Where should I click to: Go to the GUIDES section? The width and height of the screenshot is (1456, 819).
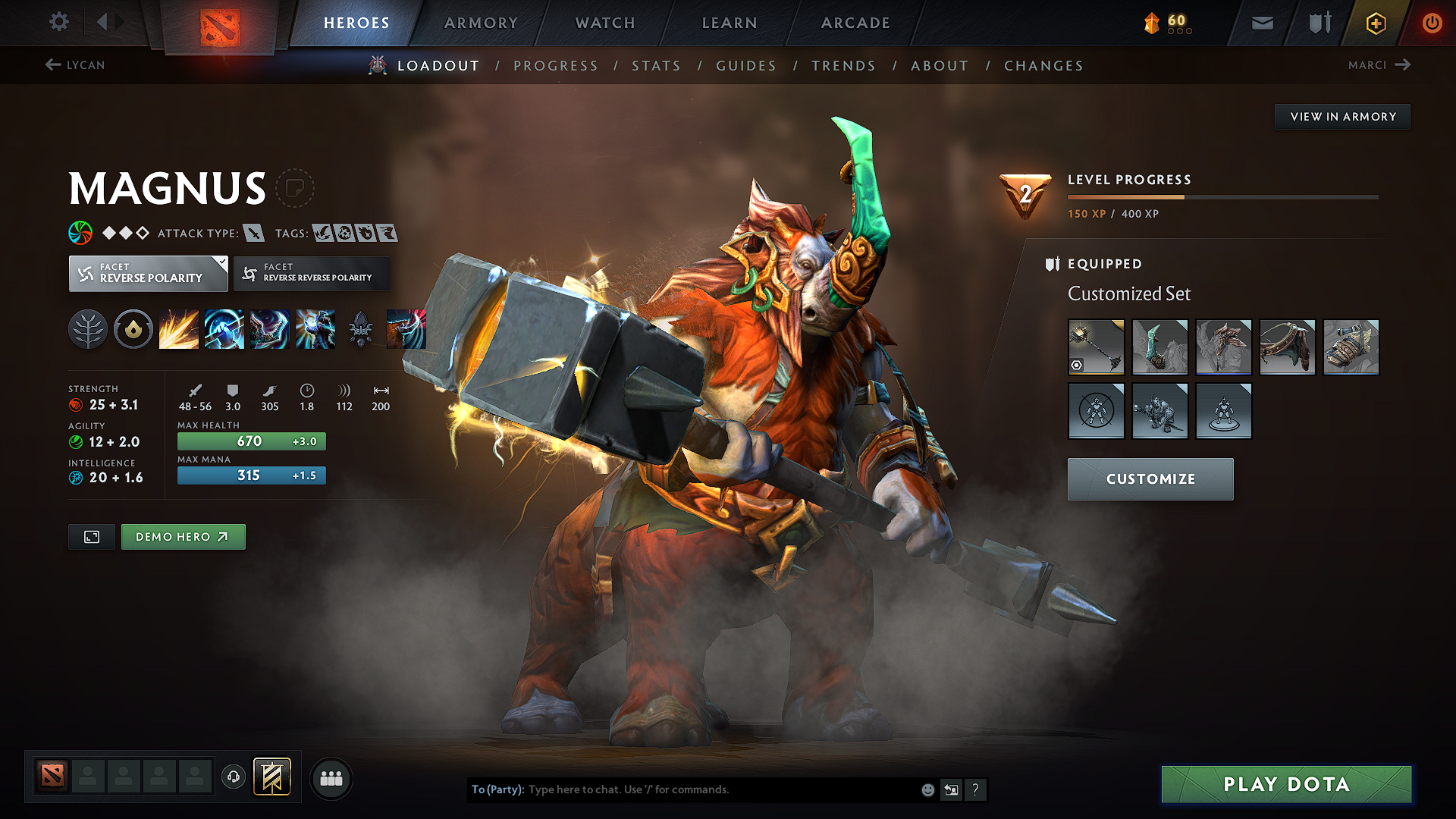745,66
